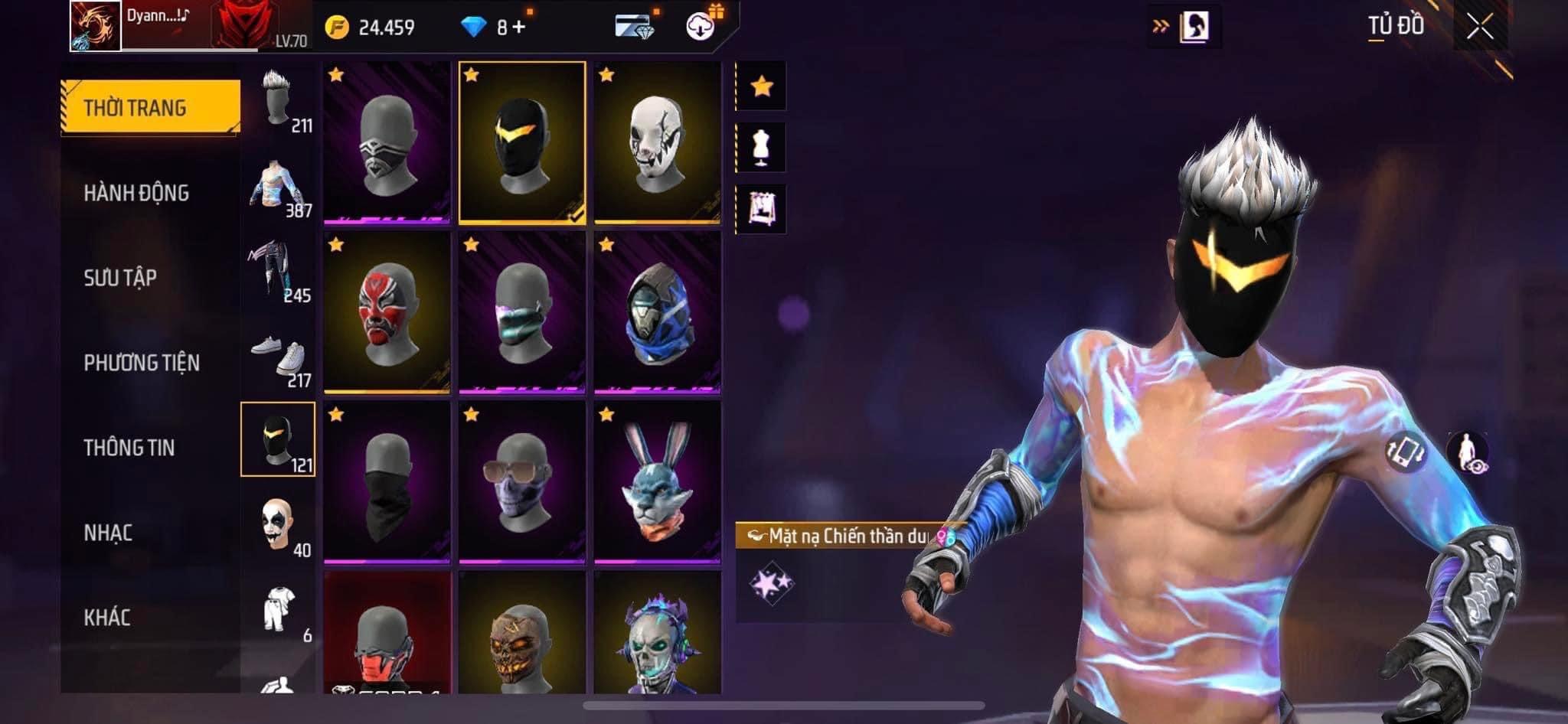Select the blue hooded helmet mask
Screen dimensions: 1568x724
pos(657,313)
